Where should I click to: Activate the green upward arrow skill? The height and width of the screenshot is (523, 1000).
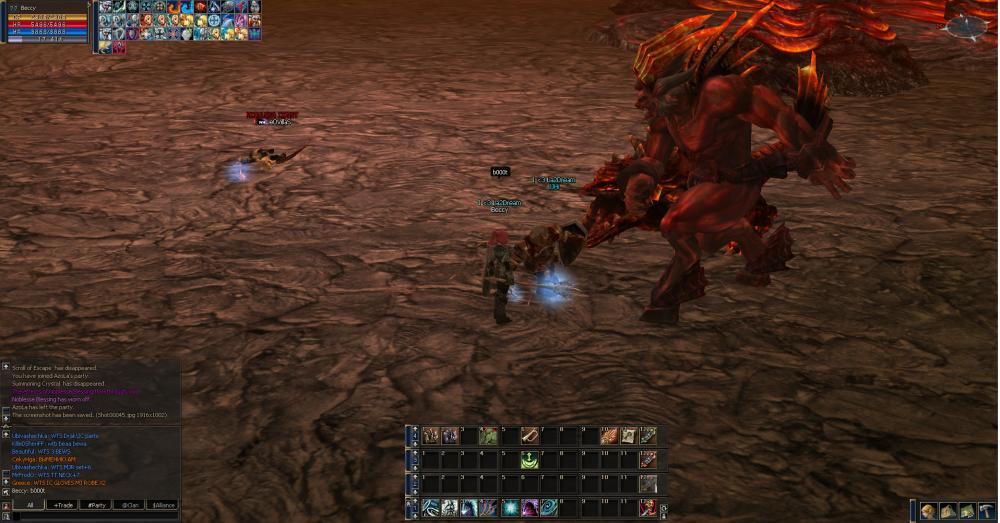tap(529, 460)
